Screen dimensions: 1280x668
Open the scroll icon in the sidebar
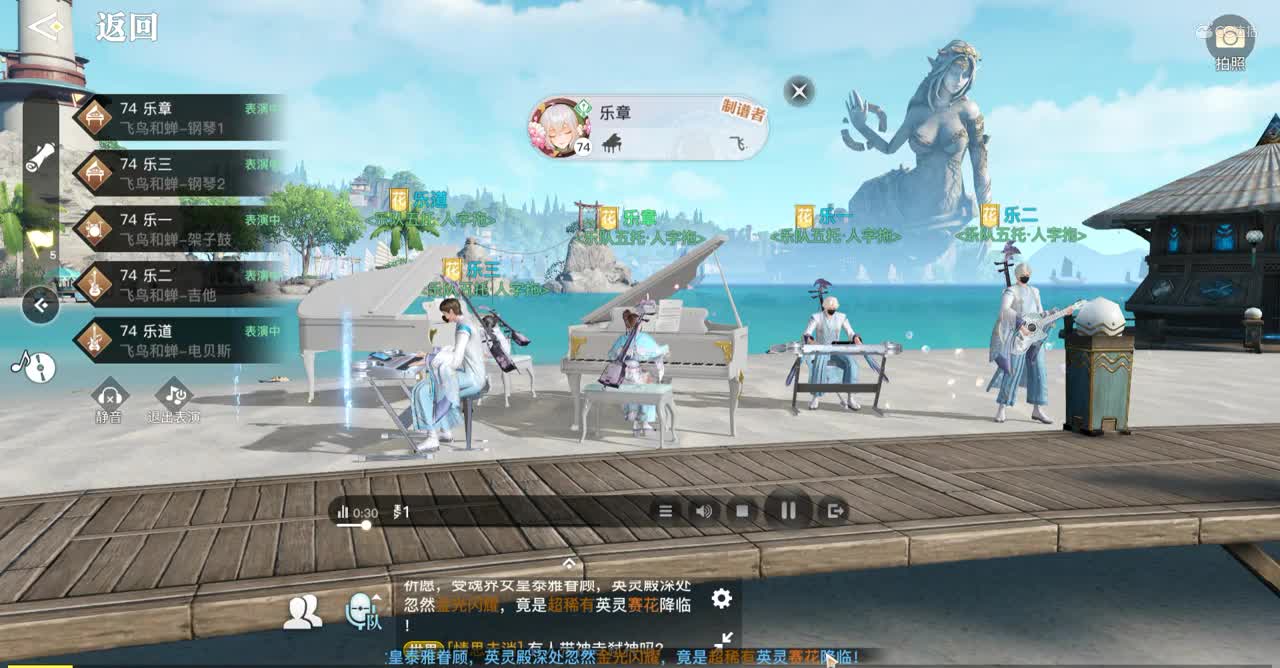[x=40, y=157]
